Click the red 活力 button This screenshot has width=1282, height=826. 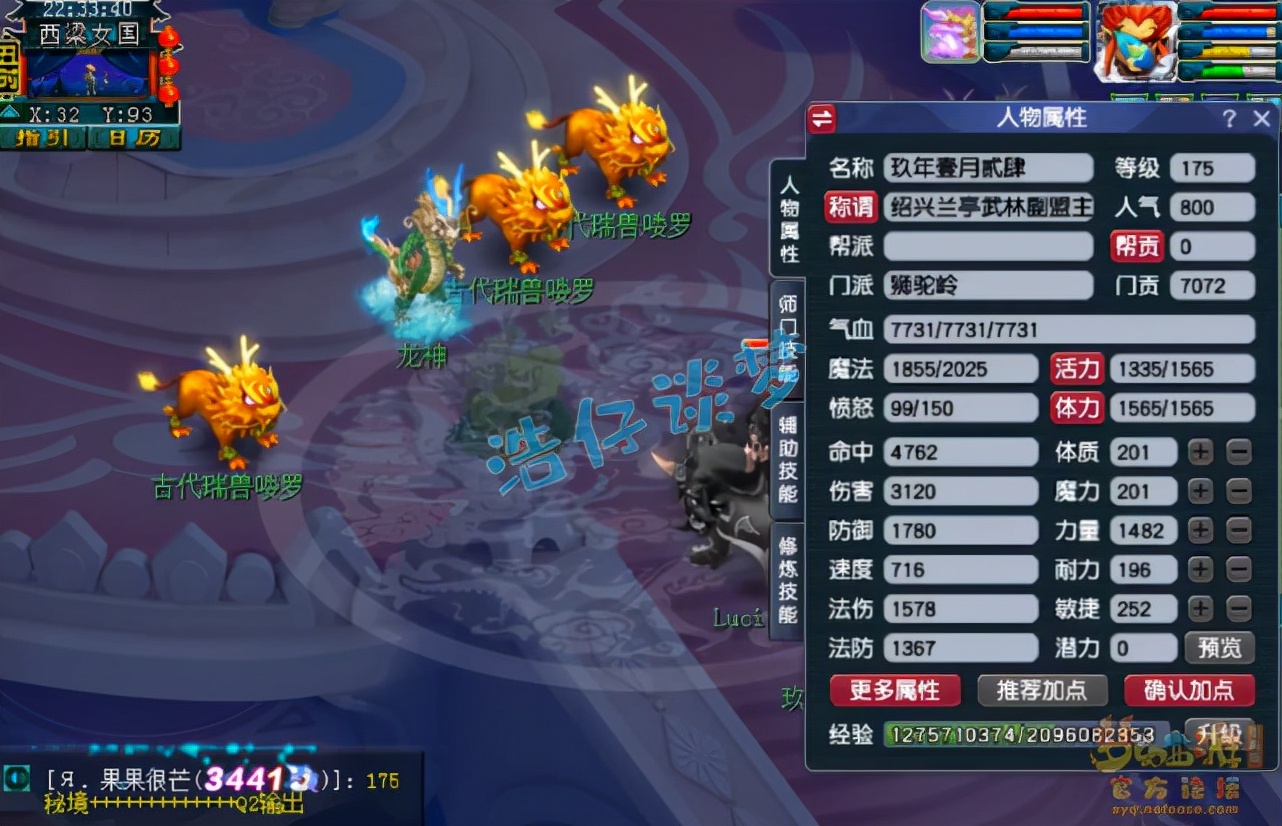[1076, 369]
